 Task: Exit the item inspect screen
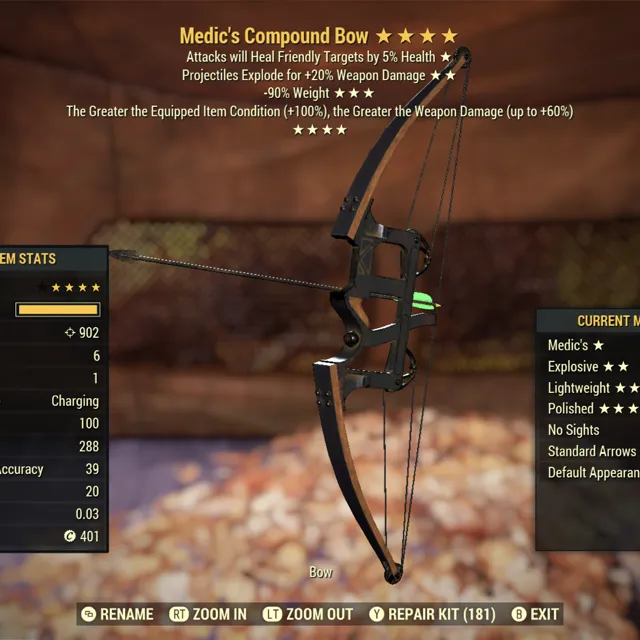tap(535, 614)
